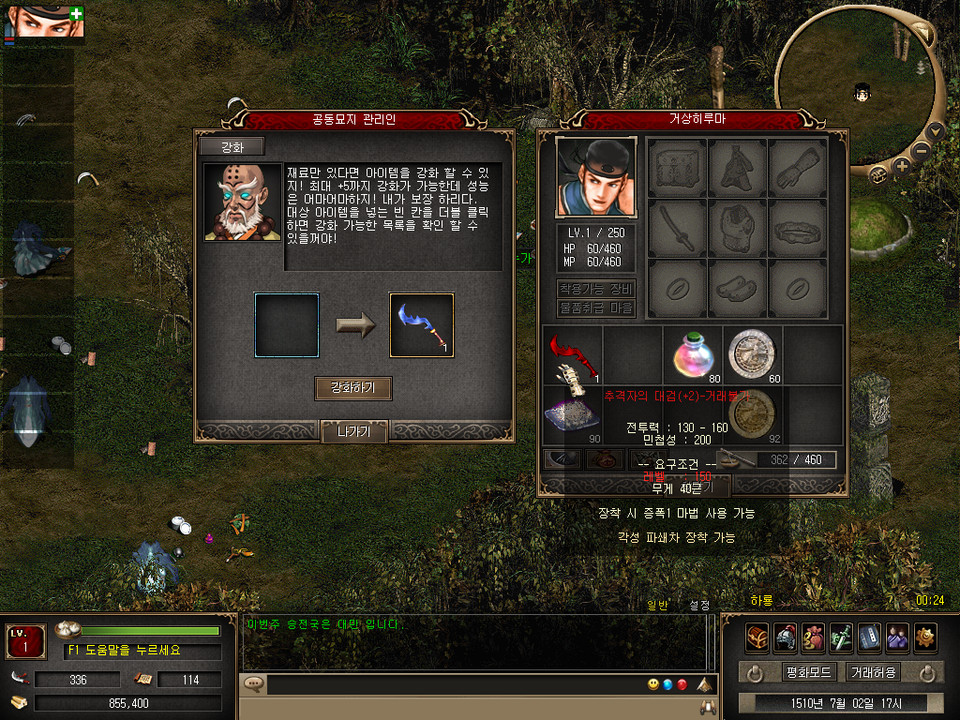Open the gear settings icon
Viewport: 960px width, 720px height.
click(x=925, y=636)
